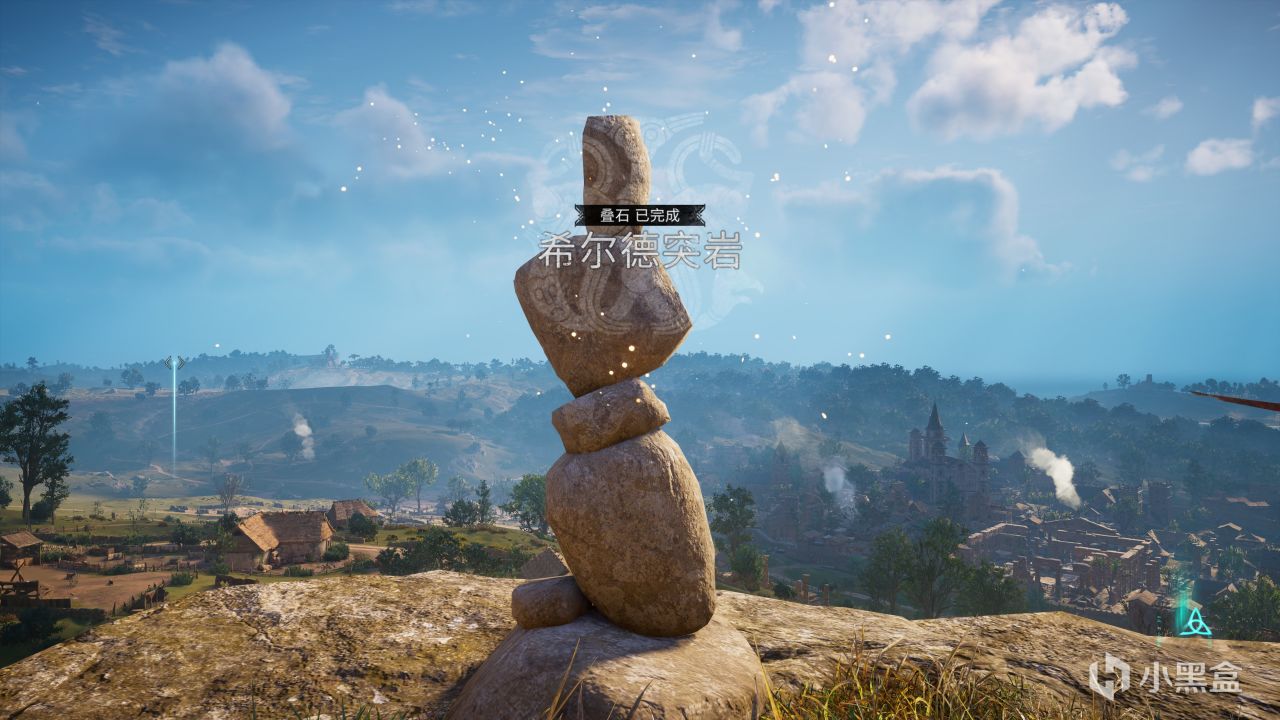
Task: Select the teal triquetra mystery marker
Action: (1195, 622)
